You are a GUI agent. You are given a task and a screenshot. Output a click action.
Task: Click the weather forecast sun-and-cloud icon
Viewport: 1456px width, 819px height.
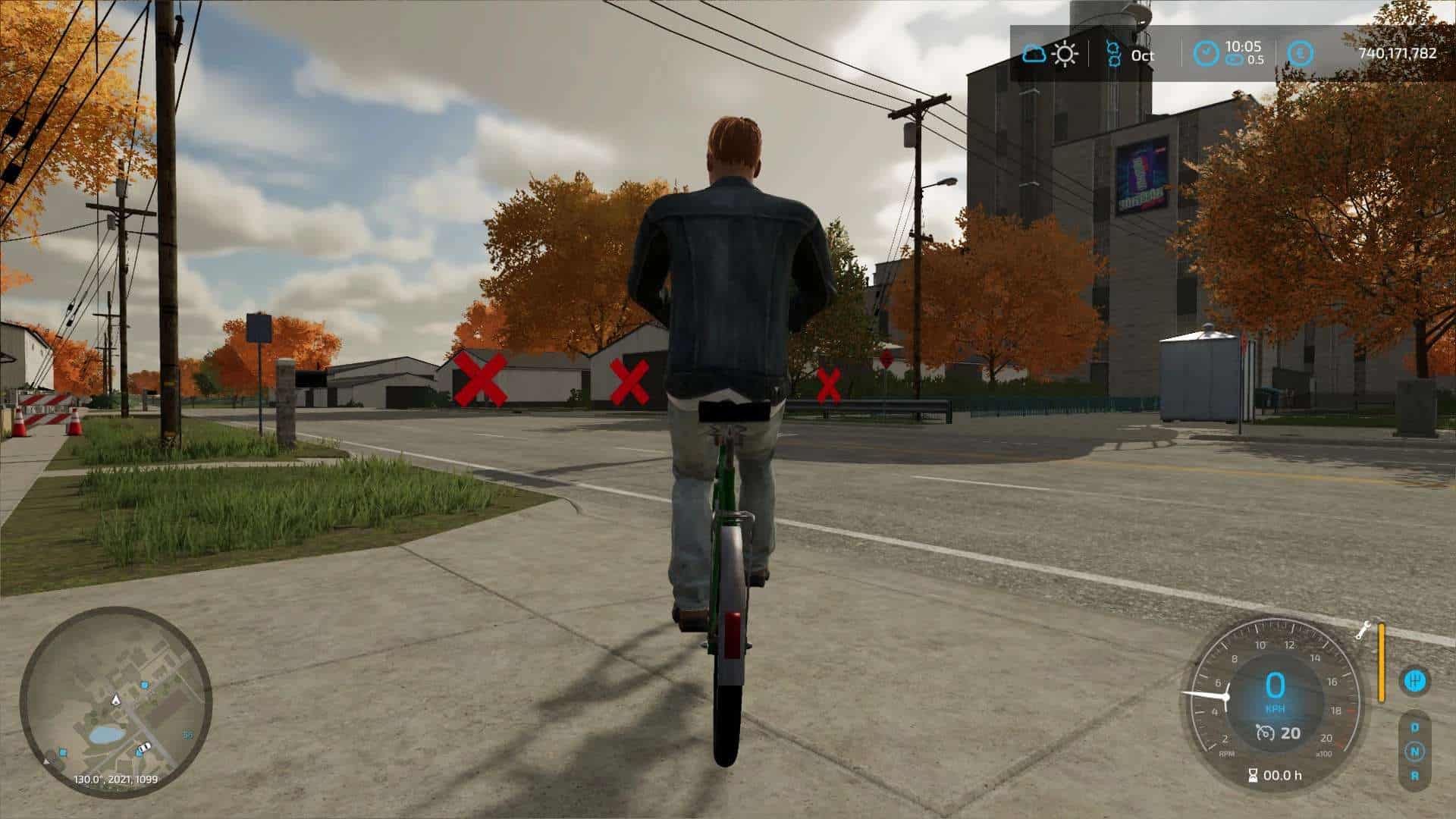click(x=1050, y=54)
